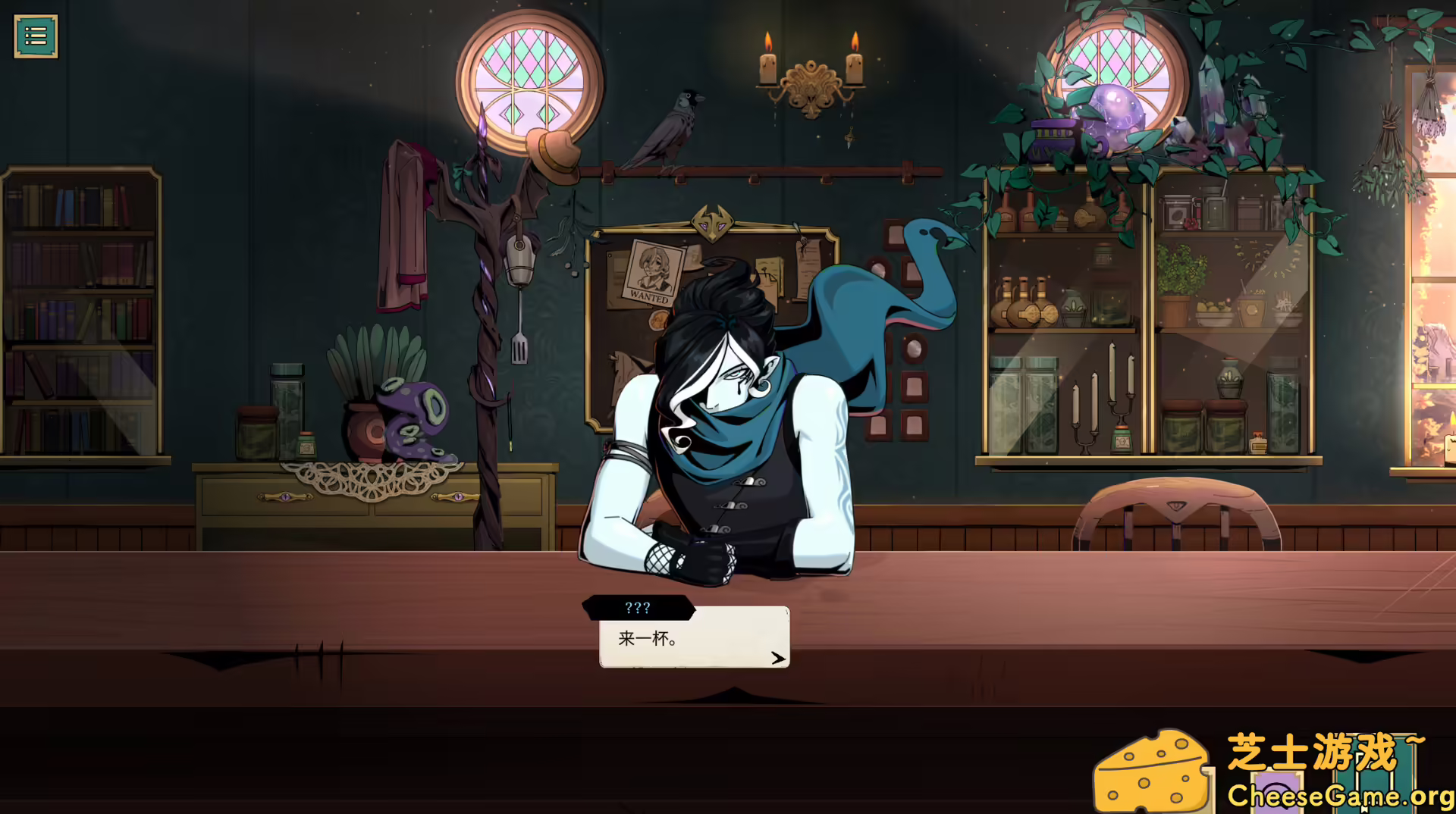This screenshot has width=1456, height=814.
Task: Advance dialogue with the arrow chevron
Action: tap(777, 658)
